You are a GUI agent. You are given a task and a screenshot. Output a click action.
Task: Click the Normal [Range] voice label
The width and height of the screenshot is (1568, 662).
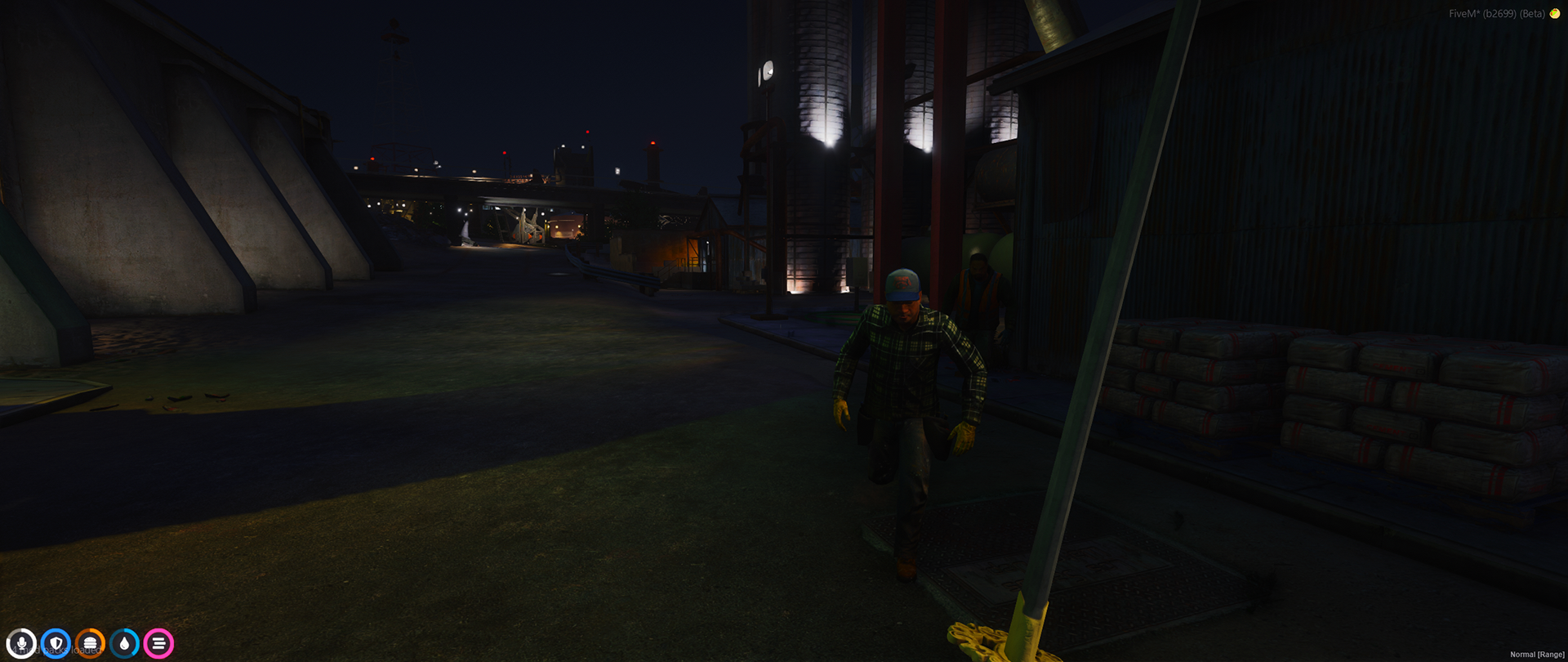point(1537,655)
